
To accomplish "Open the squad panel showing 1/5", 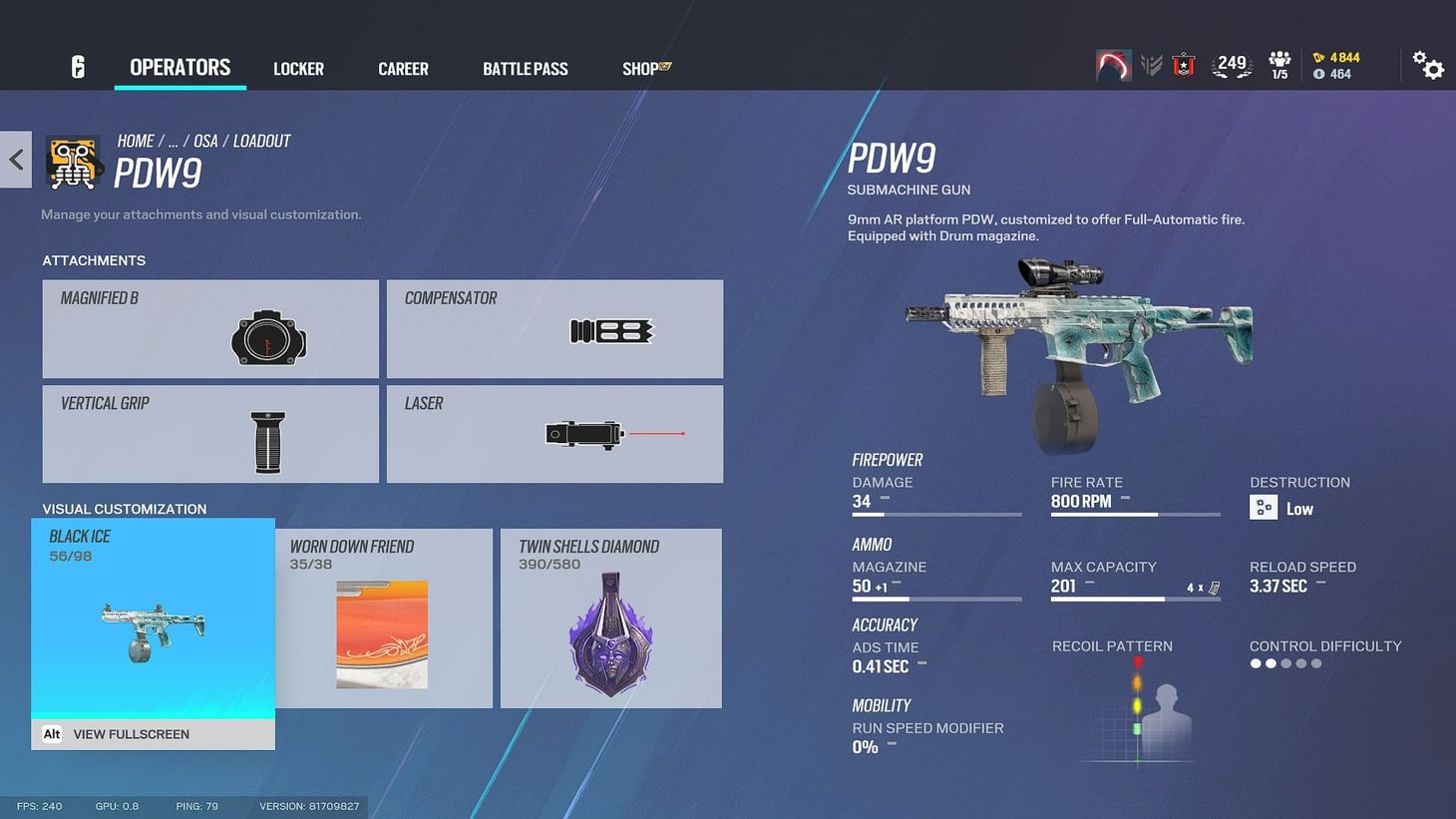I will point(1278,64).
